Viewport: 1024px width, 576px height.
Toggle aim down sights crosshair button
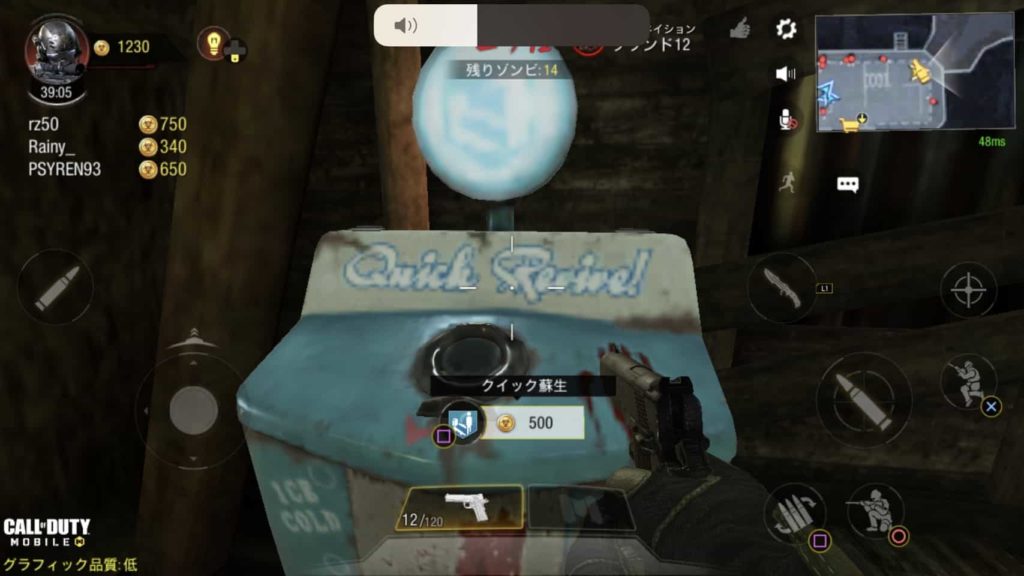tap(967, 290)
